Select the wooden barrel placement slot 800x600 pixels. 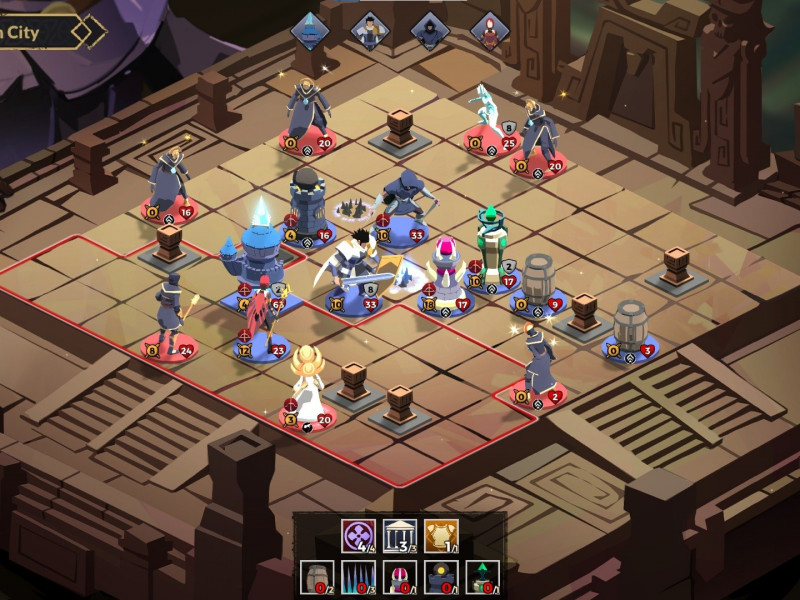pyautogui.click(x=316, y=577)
